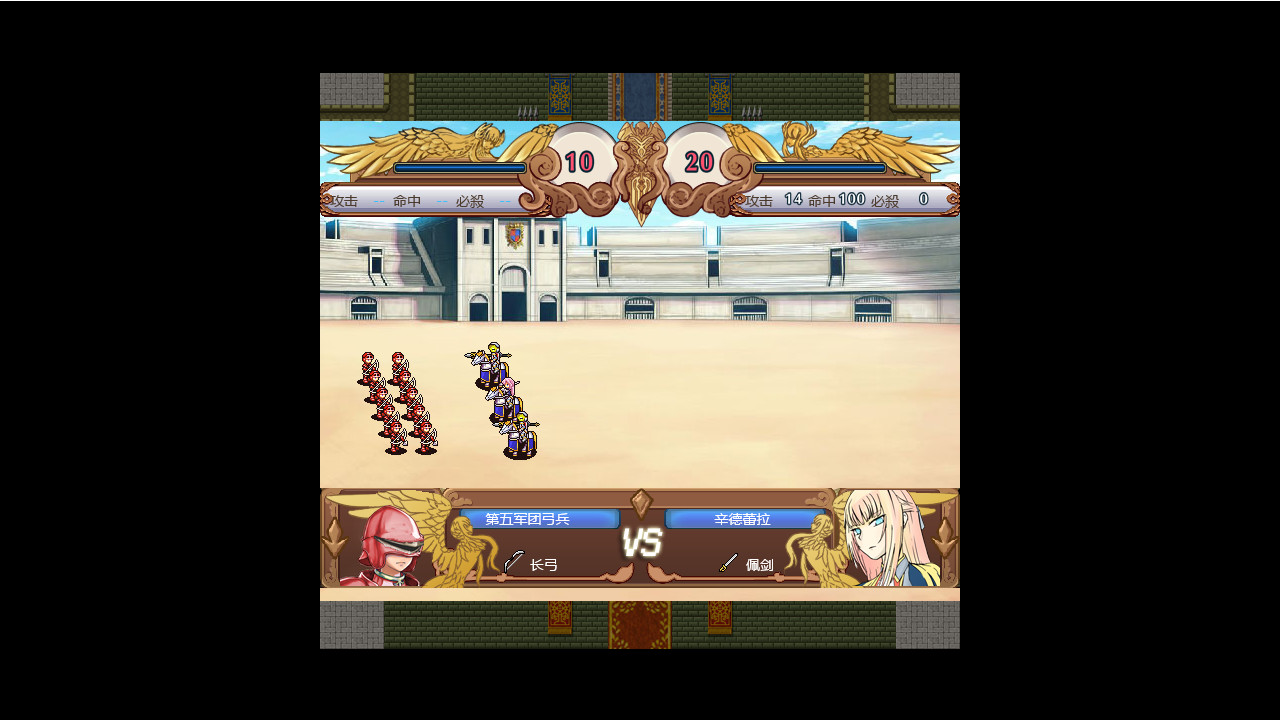The height and width of the screenshot is (720, 1280).
Task: Toggle the 攻击 stat label on the left panel
Action: click(x=345, y=200)
